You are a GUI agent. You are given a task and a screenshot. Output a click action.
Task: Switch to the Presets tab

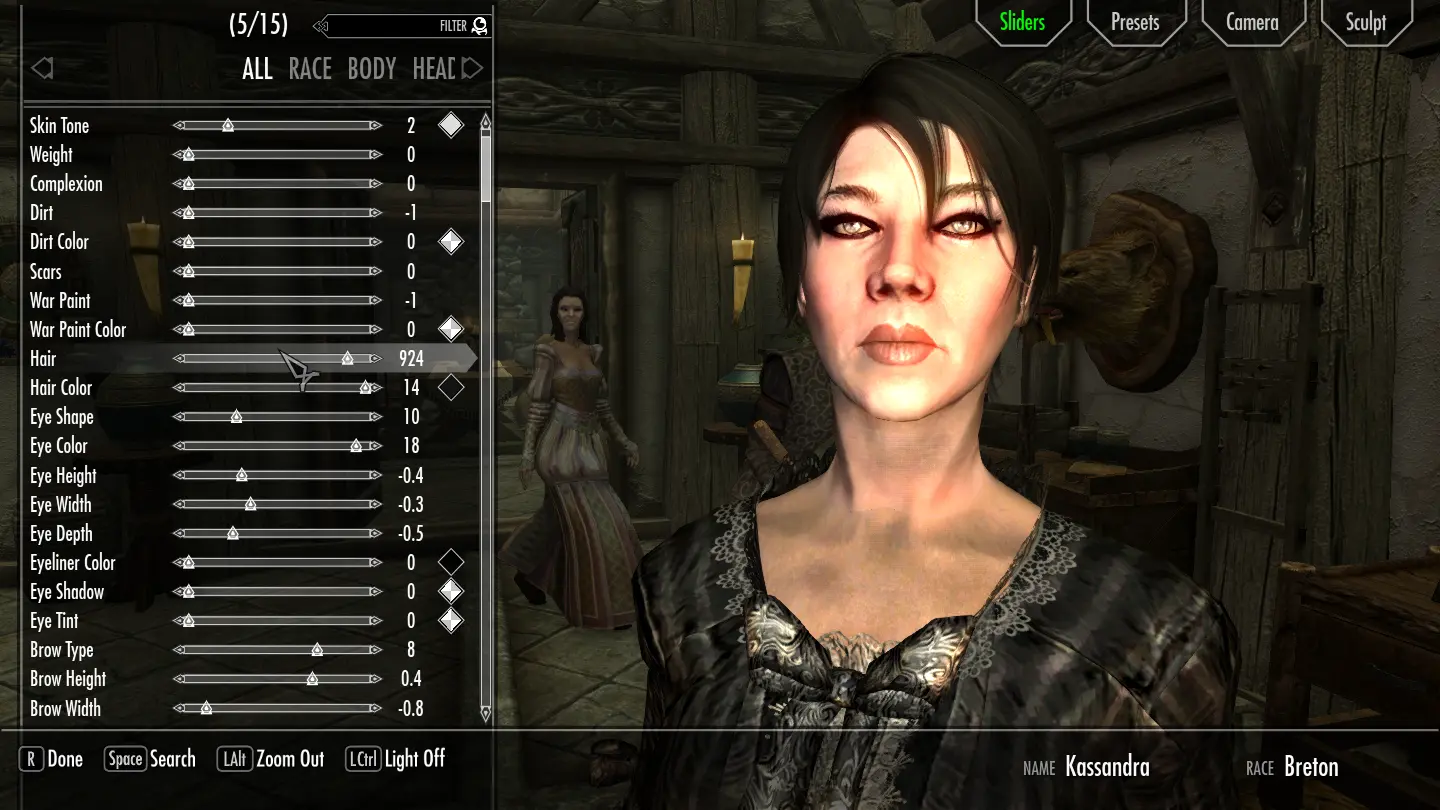coord(1135,22)
